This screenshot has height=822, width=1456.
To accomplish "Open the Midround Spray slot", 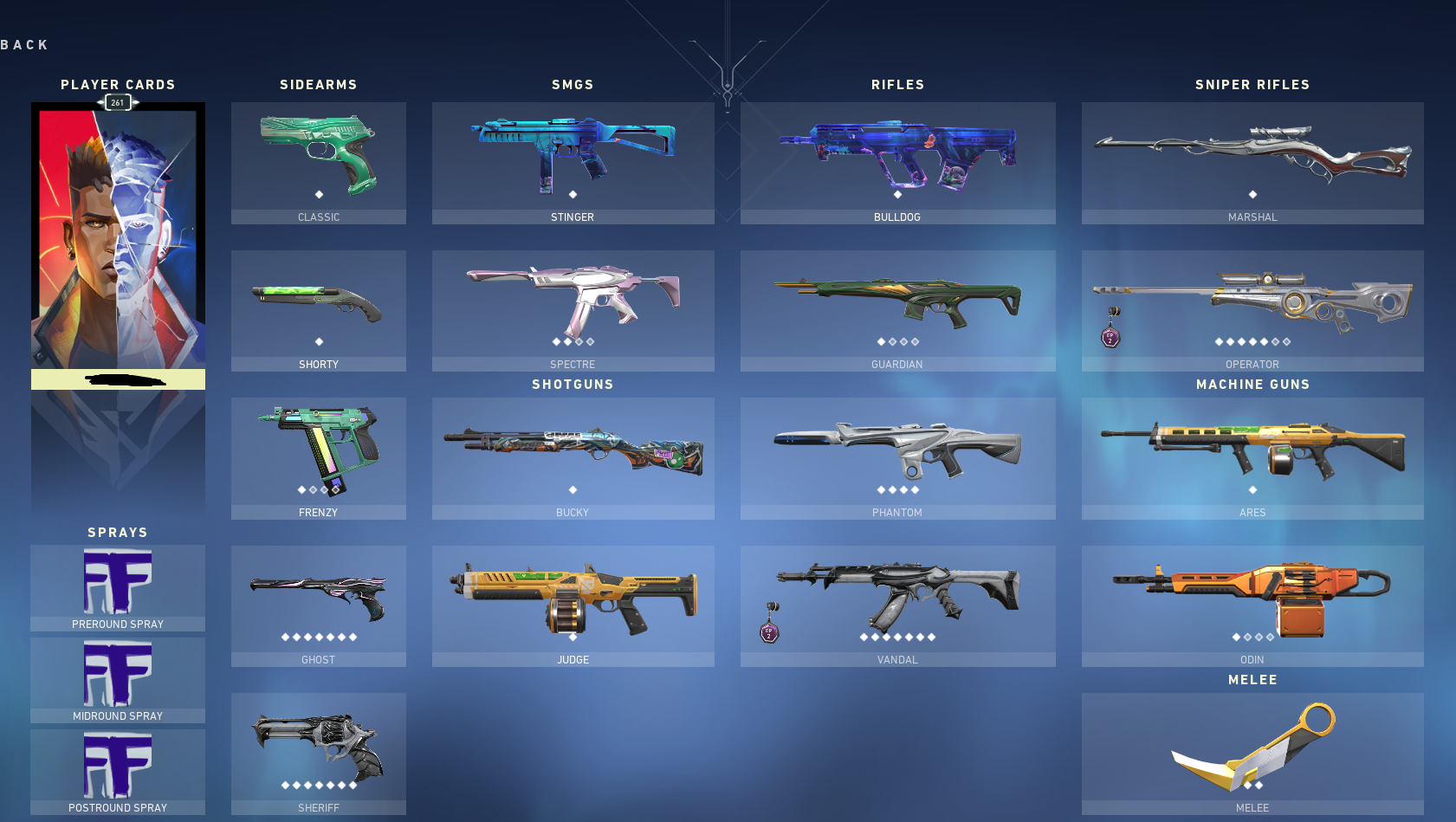I will (117, 680).
